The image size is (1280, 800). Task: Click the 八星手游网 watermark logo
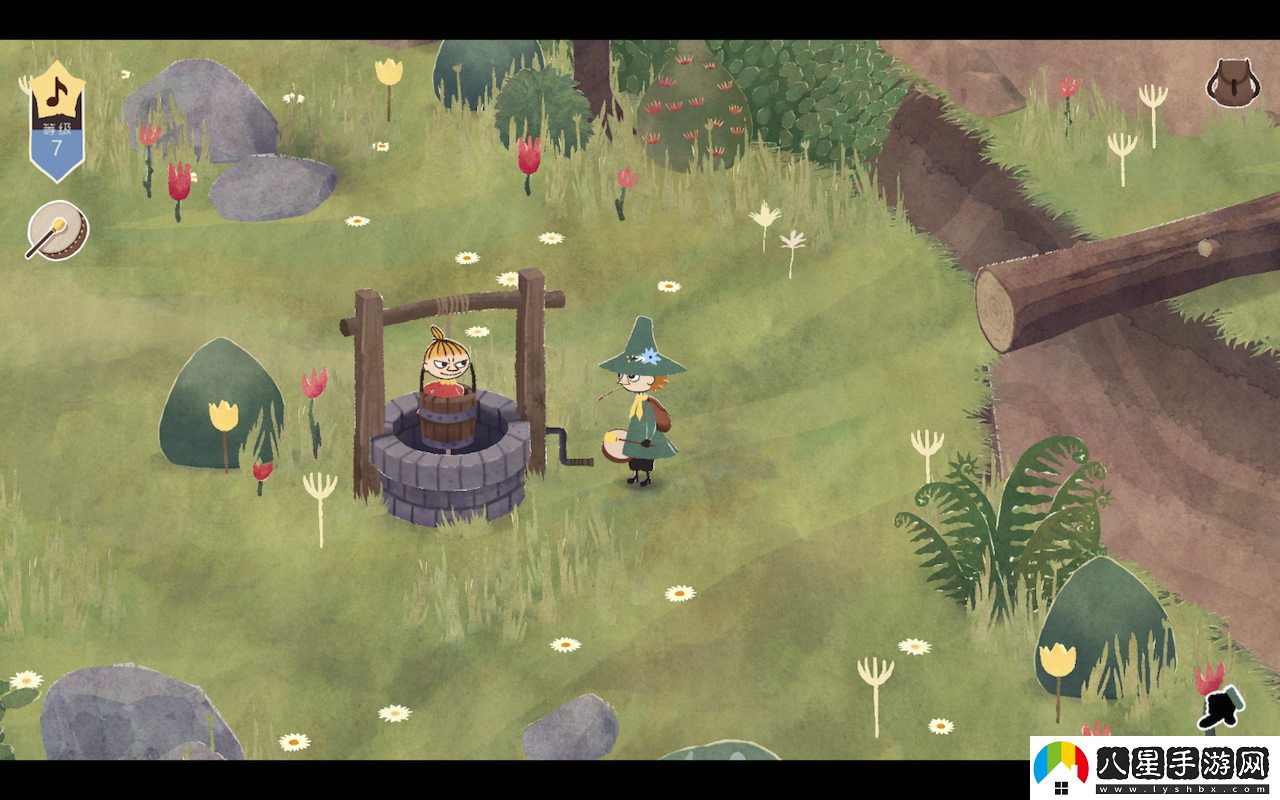point(1155,768)
